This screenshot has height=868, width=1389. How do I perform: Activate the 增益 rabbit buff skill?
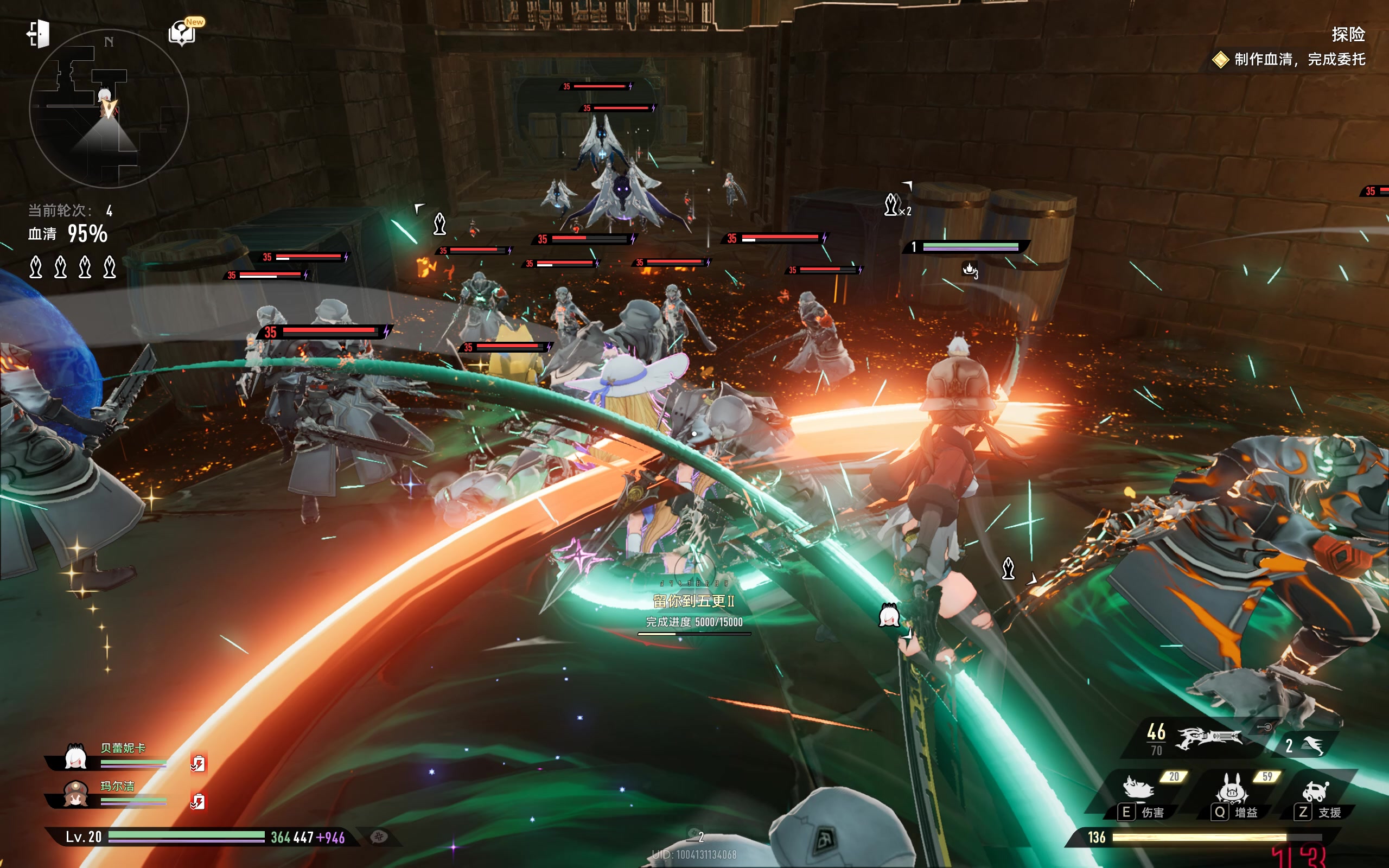tap(1231, 788)
